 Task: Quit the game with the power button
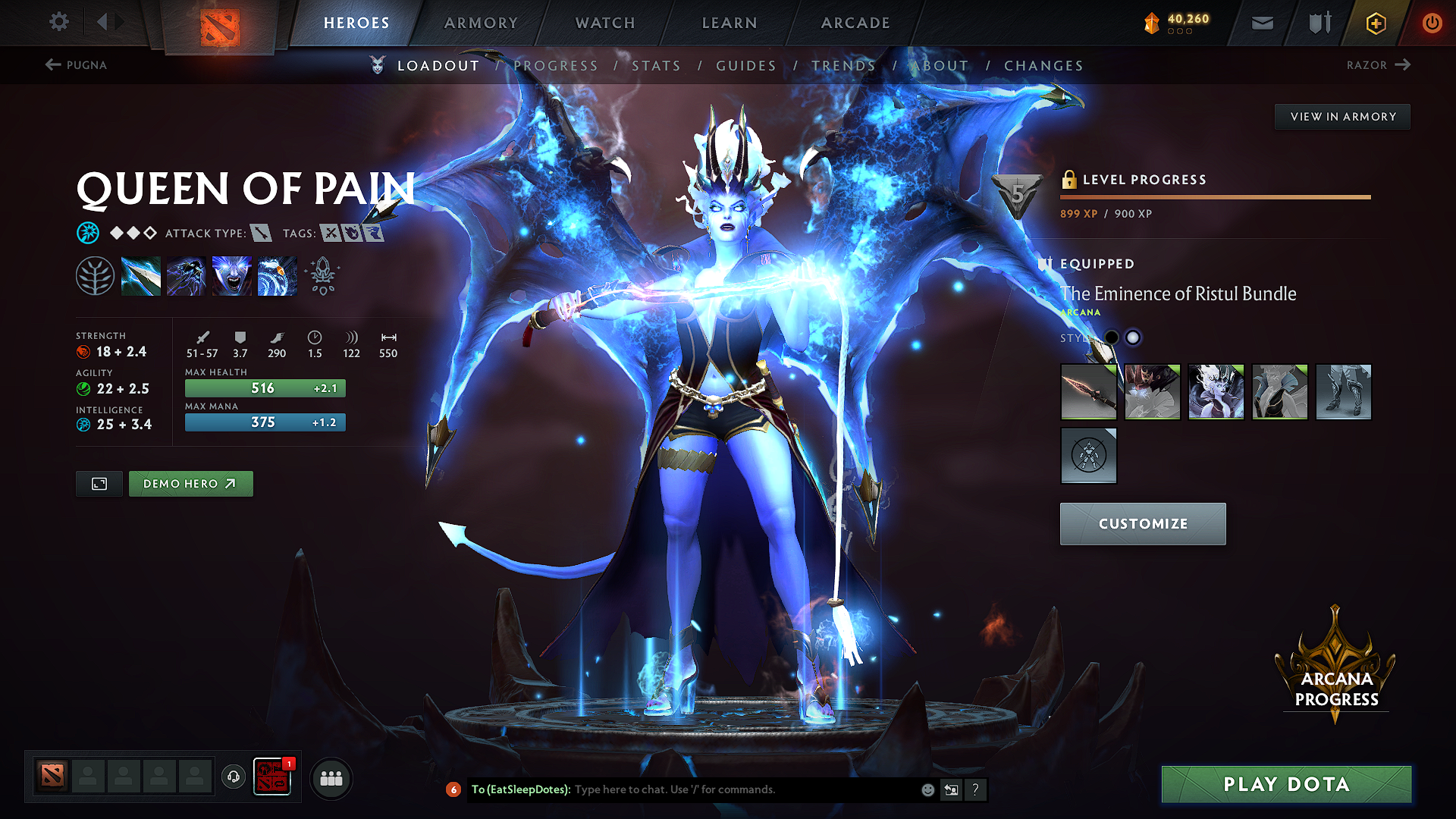[x=1432, y=23]
